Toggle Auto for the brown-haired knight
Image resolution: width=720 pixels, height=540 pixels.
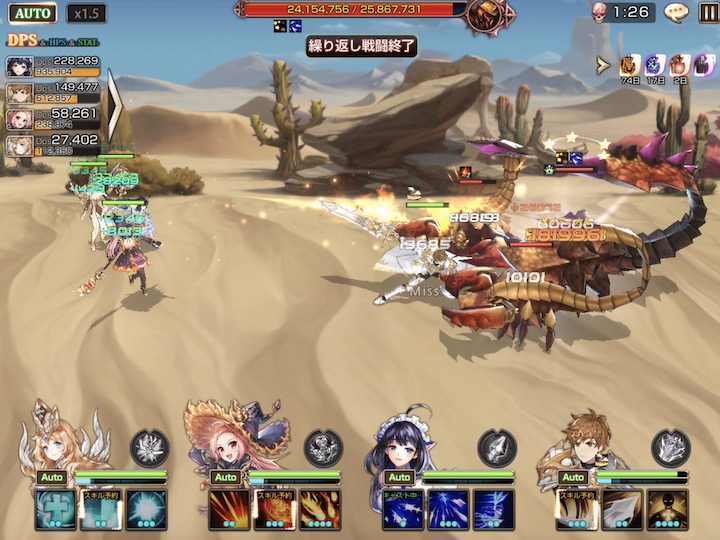pos(574,477)
